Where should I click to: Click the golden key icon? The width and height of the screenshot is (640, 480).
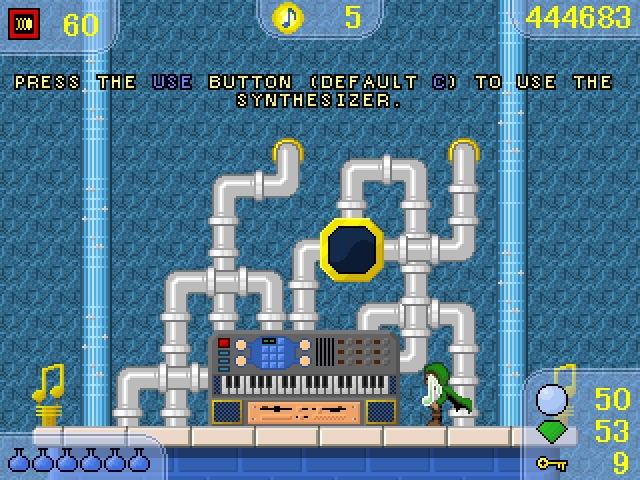[552, 463]
